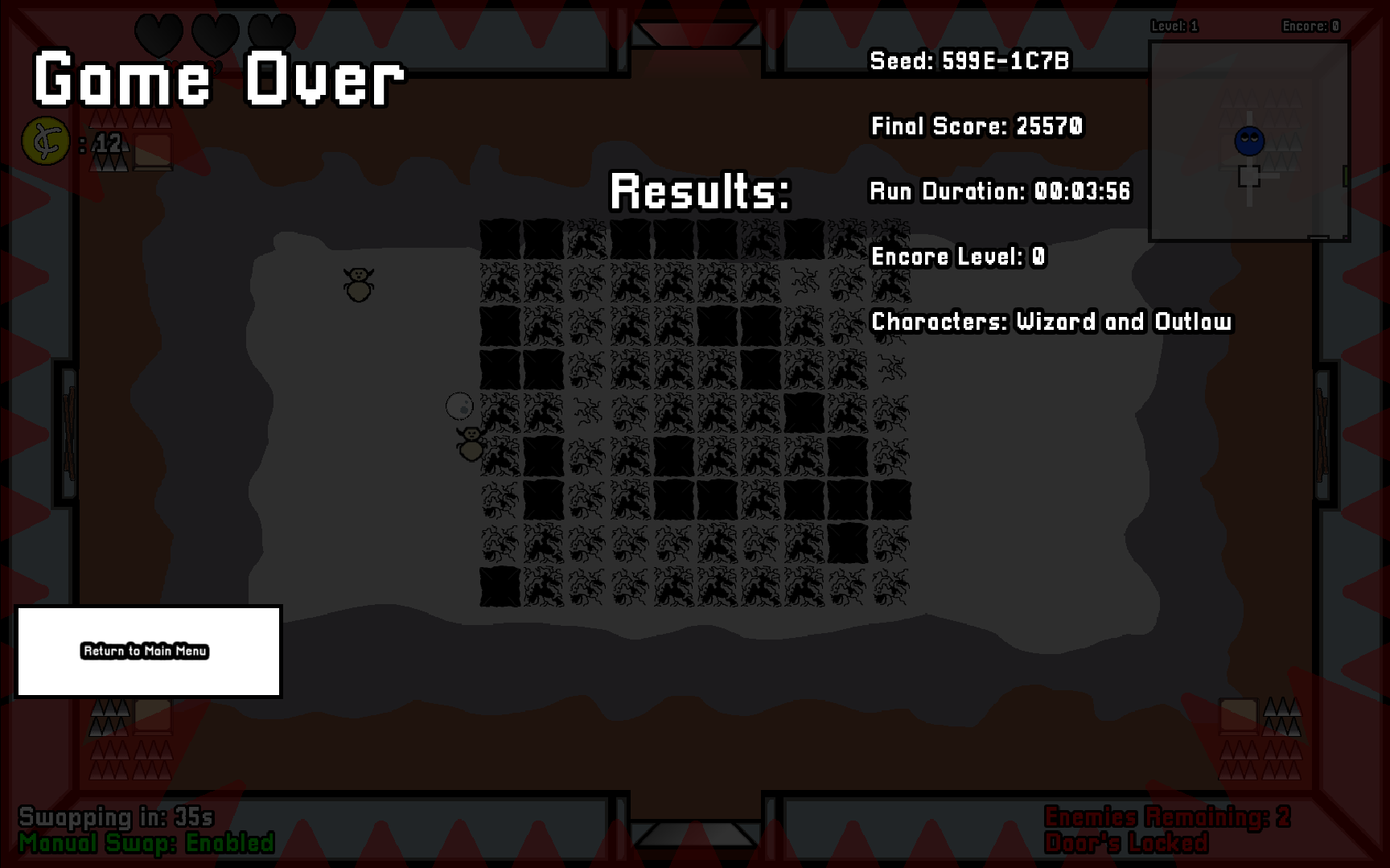Click the empty item slot next to the coins

tap(154, 150)
